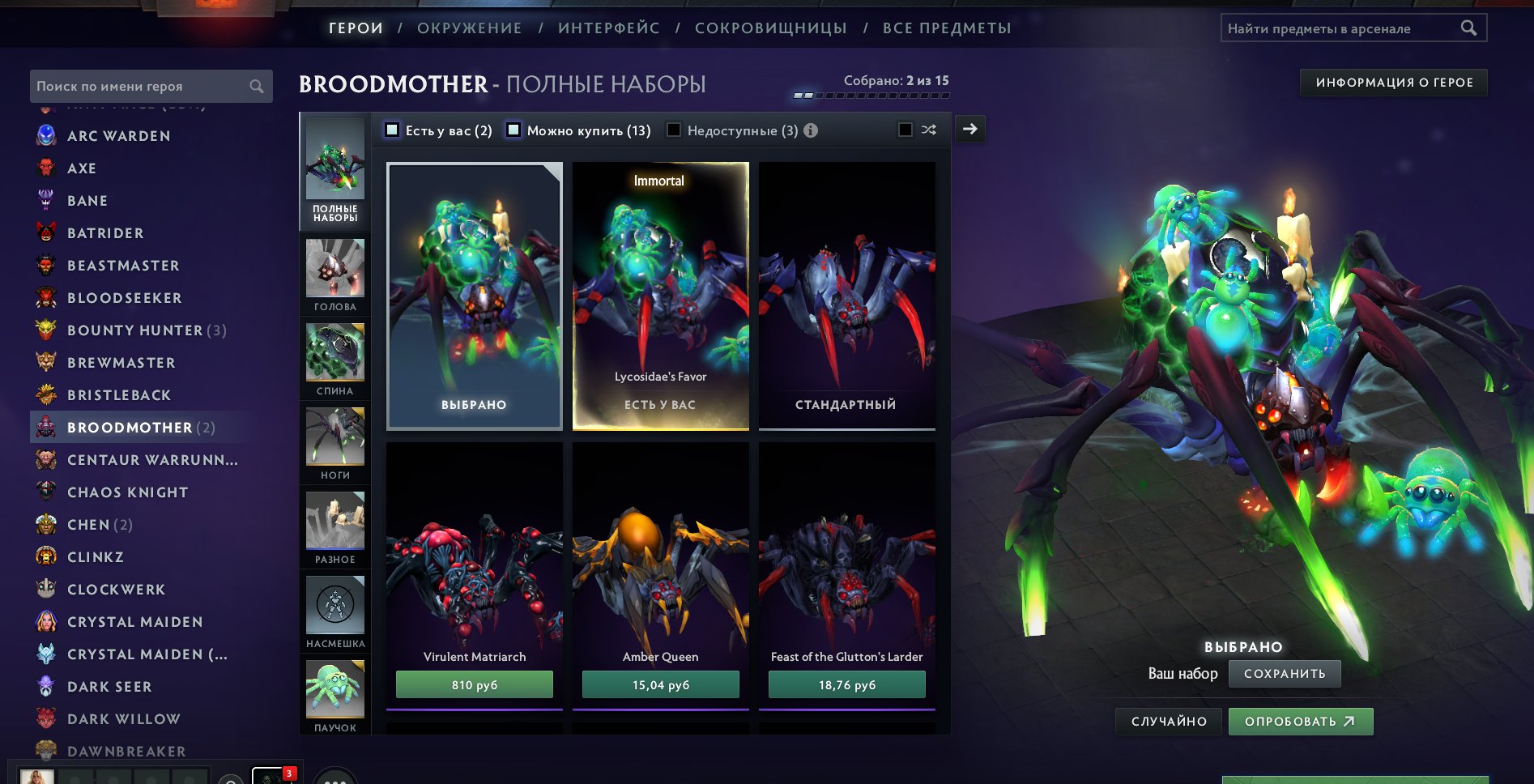The height and width of the screenshot is (784, 1534).
Task: Buy Amber Queen for 15,04 руб
Action: (660, 685)
